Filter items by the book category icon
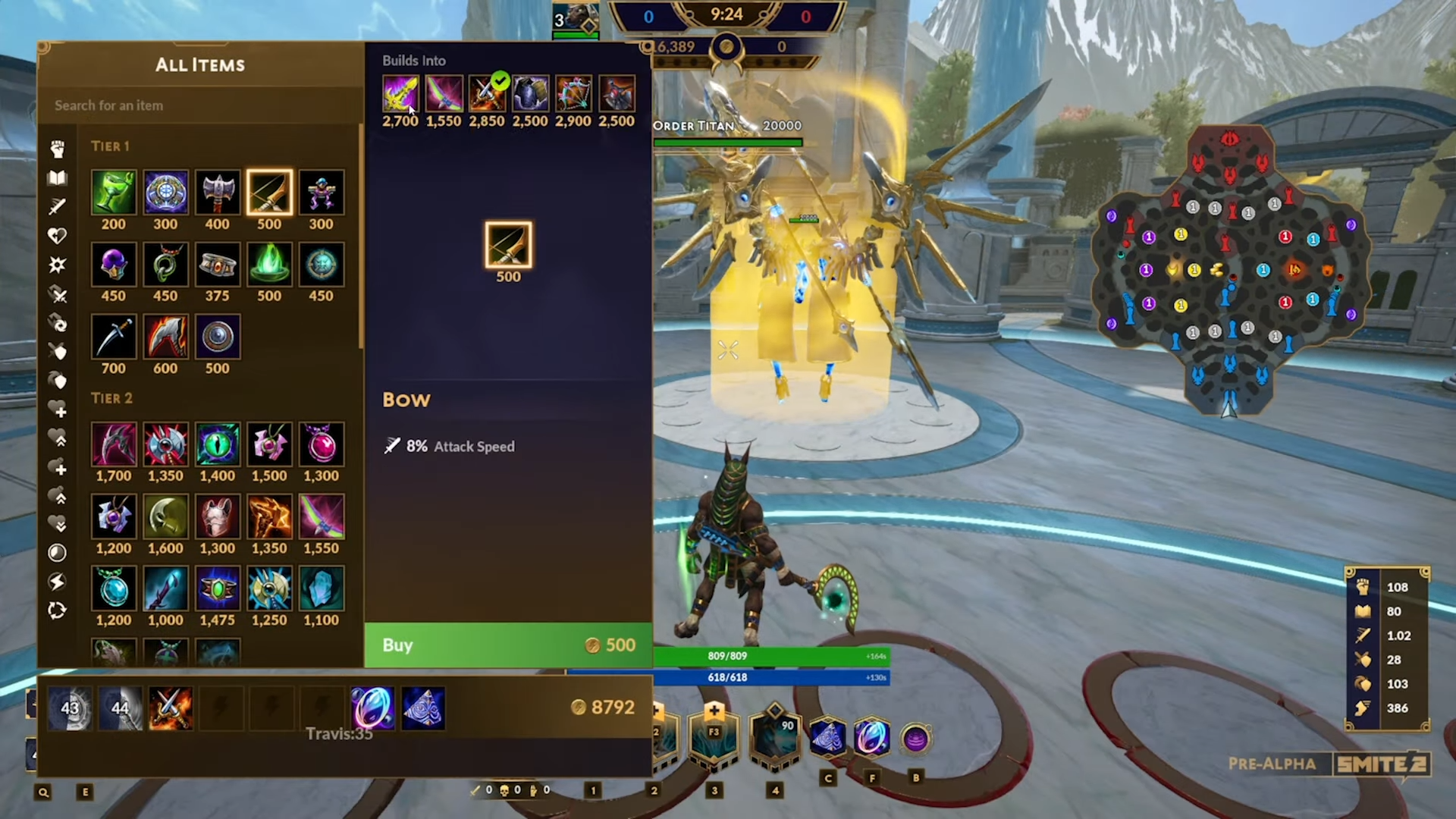The image size is (1456, 819). pos(58,178)
